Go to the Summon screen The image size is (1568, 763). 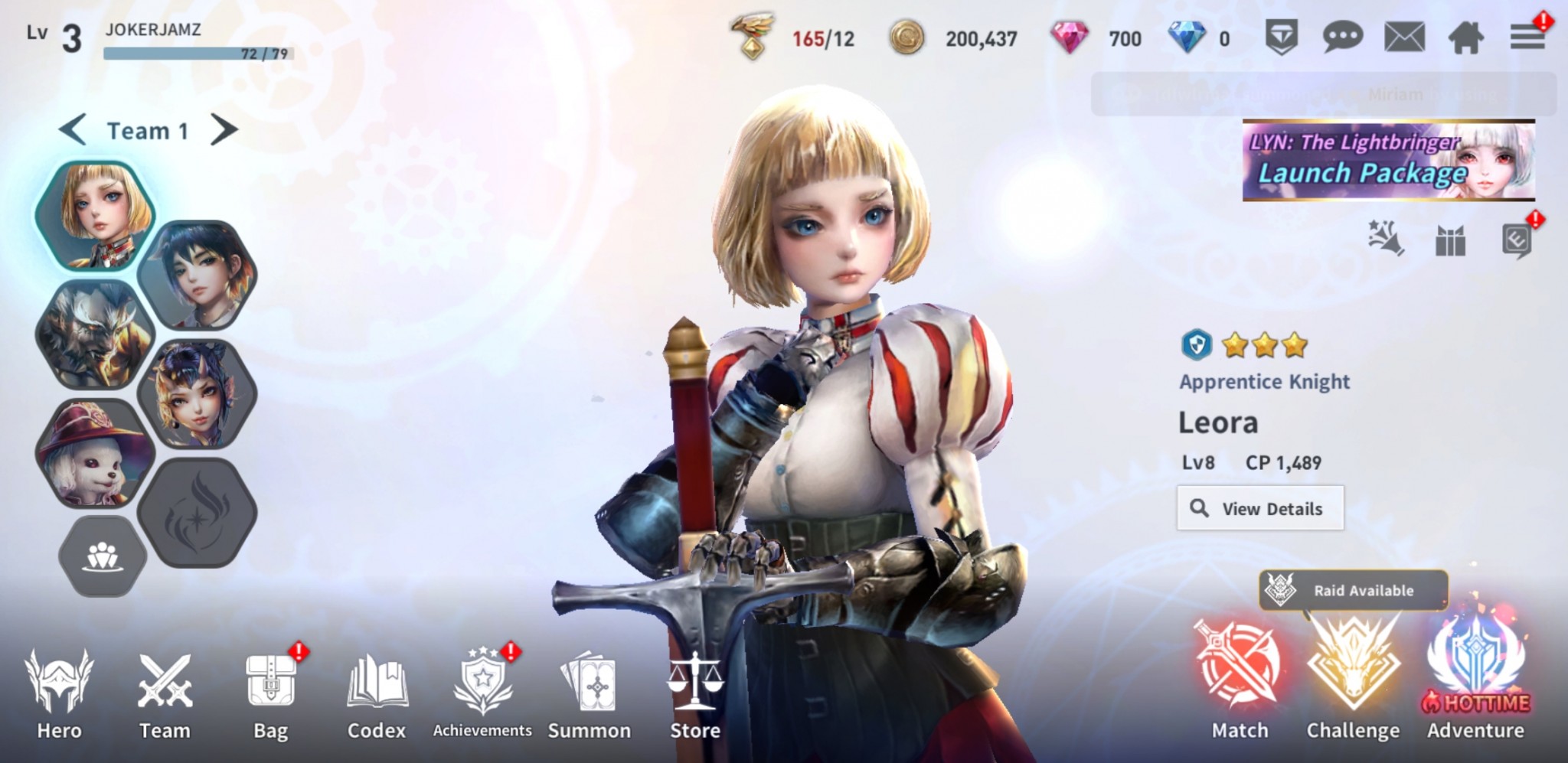(x=589, y=693)
